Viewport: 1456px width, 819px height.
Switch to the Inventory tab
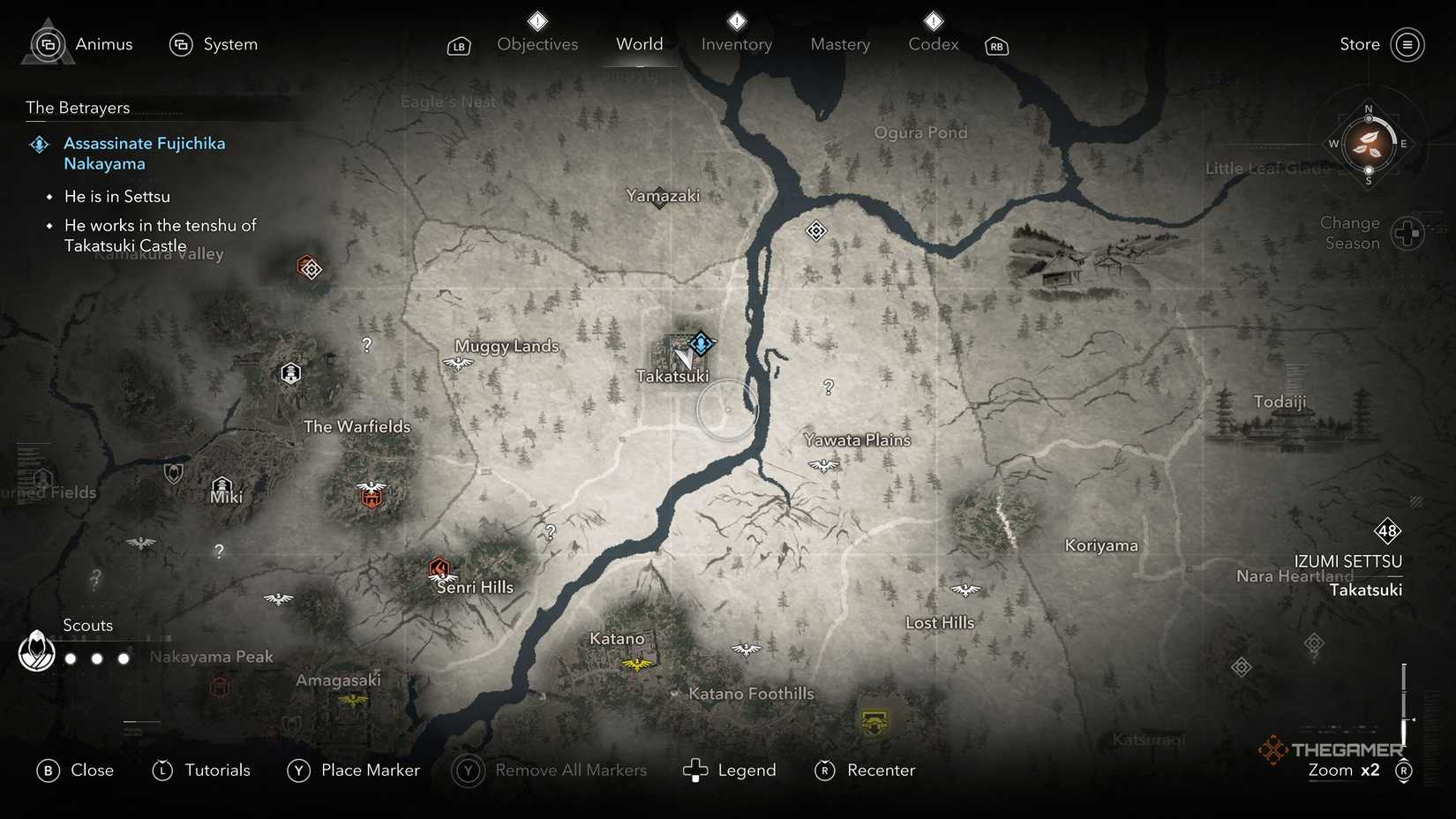click(x=735, y=43)
